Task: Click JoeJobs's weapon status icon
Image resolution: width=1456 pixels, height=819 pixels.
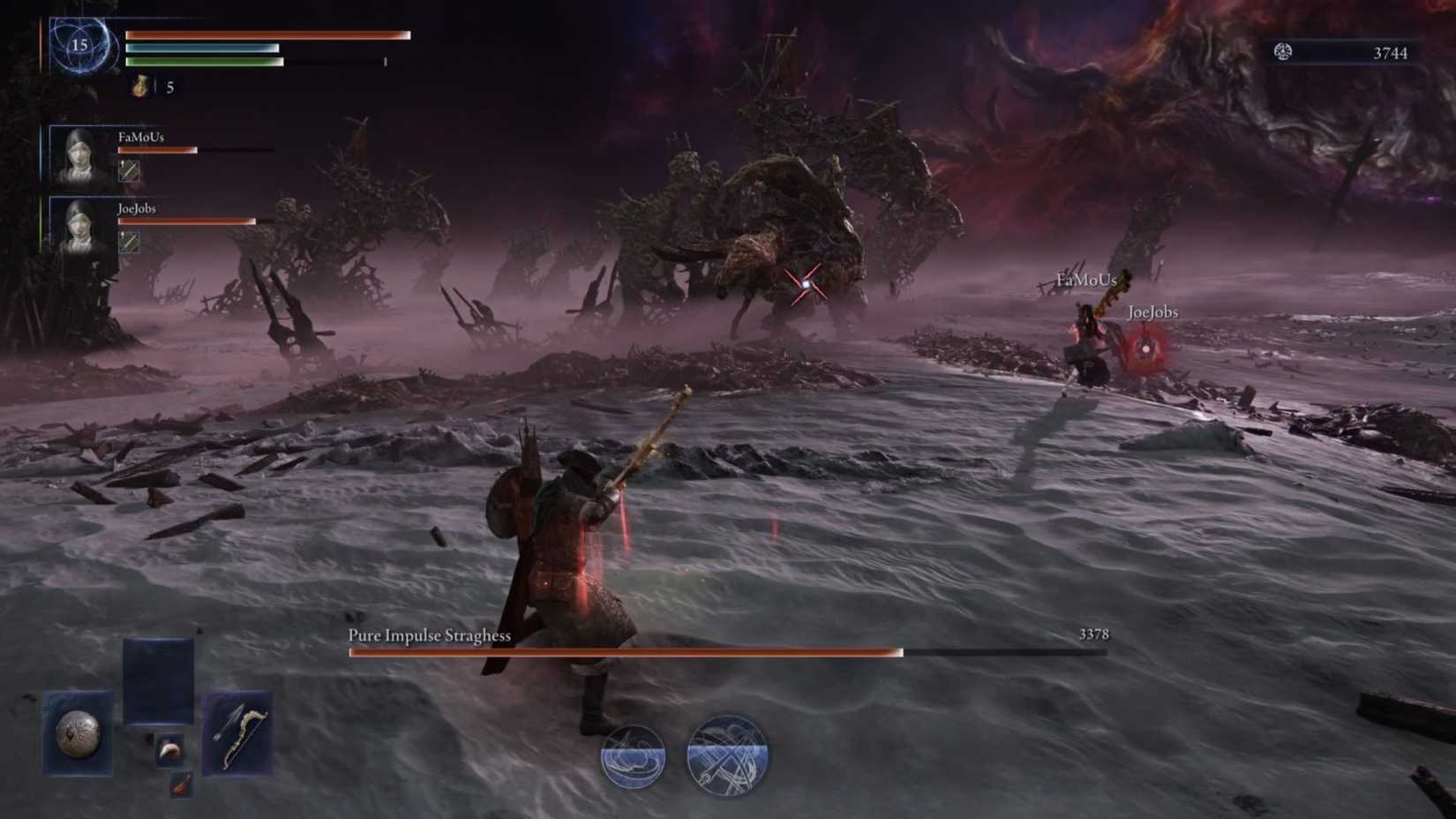Action: 128,241
